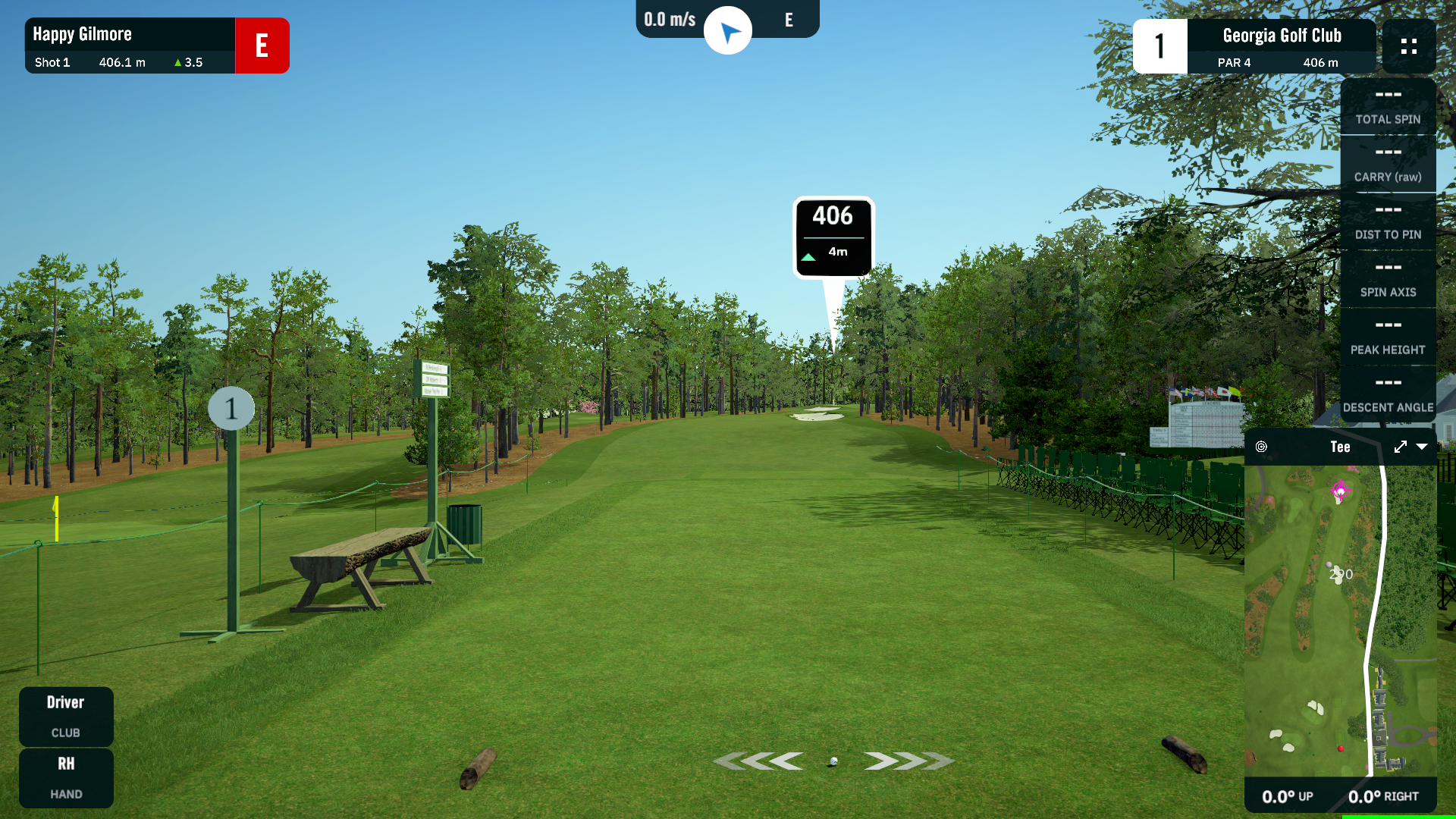This screenshot has width=1456, height=819.
Task: Select the PEAK HEIGHT data tile
Action: click(x=1388, y=337)
